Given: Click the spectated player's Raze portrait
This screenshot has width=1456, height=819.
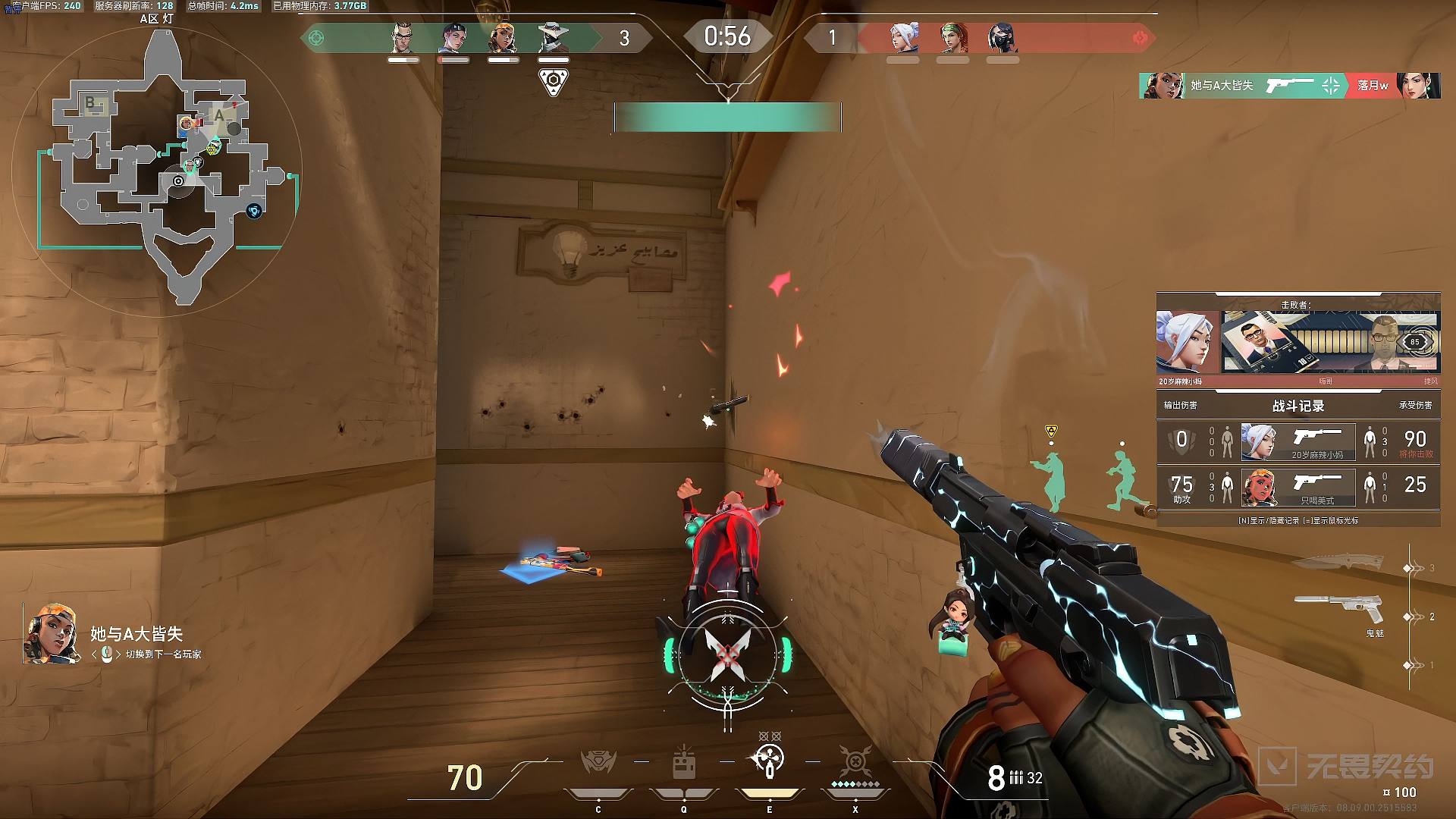Looking at the screenshot, I should (x=51, y=634).
